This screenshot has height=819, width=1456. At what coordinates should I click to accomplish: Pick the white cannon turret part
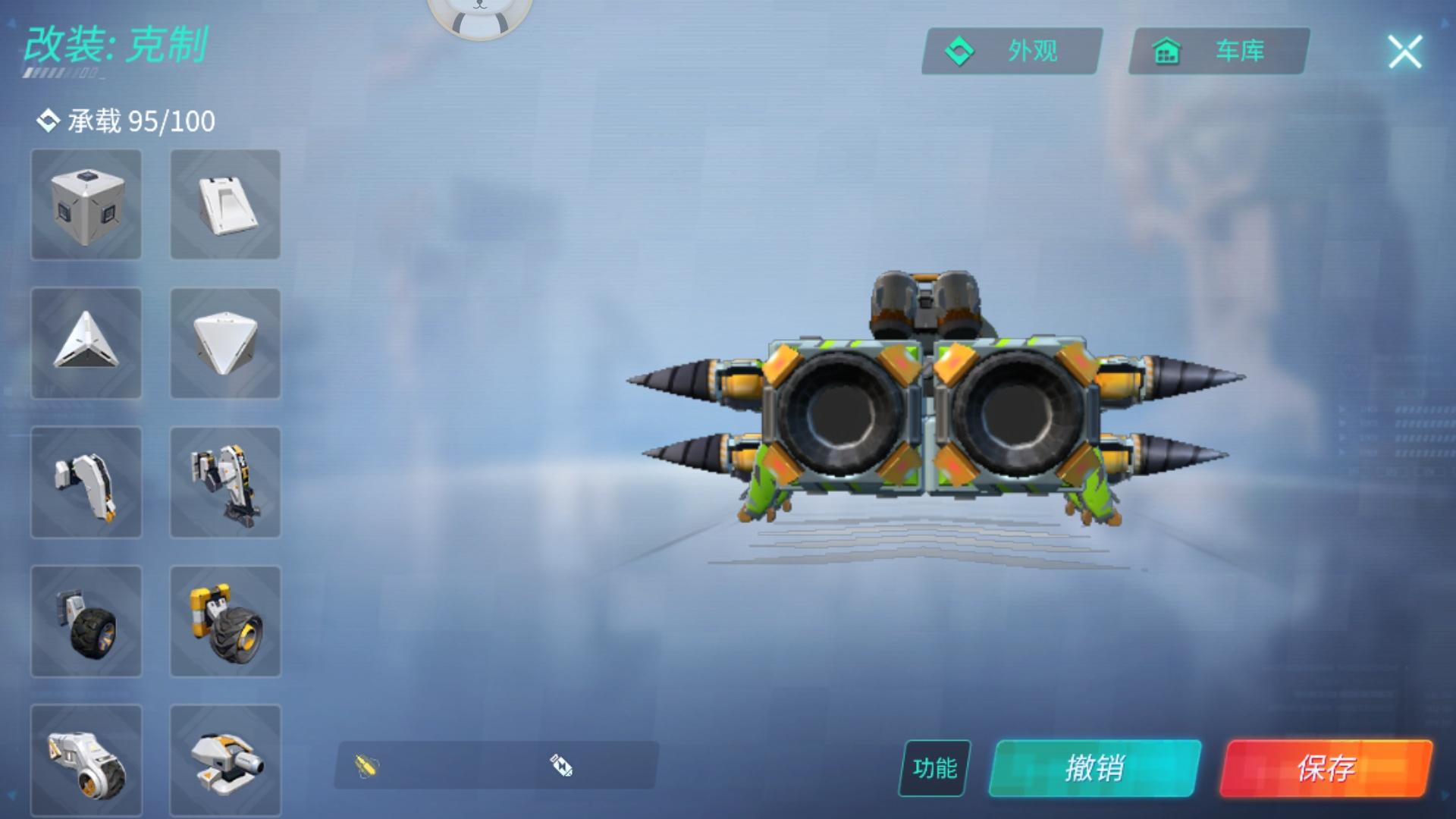pos(225,761)
